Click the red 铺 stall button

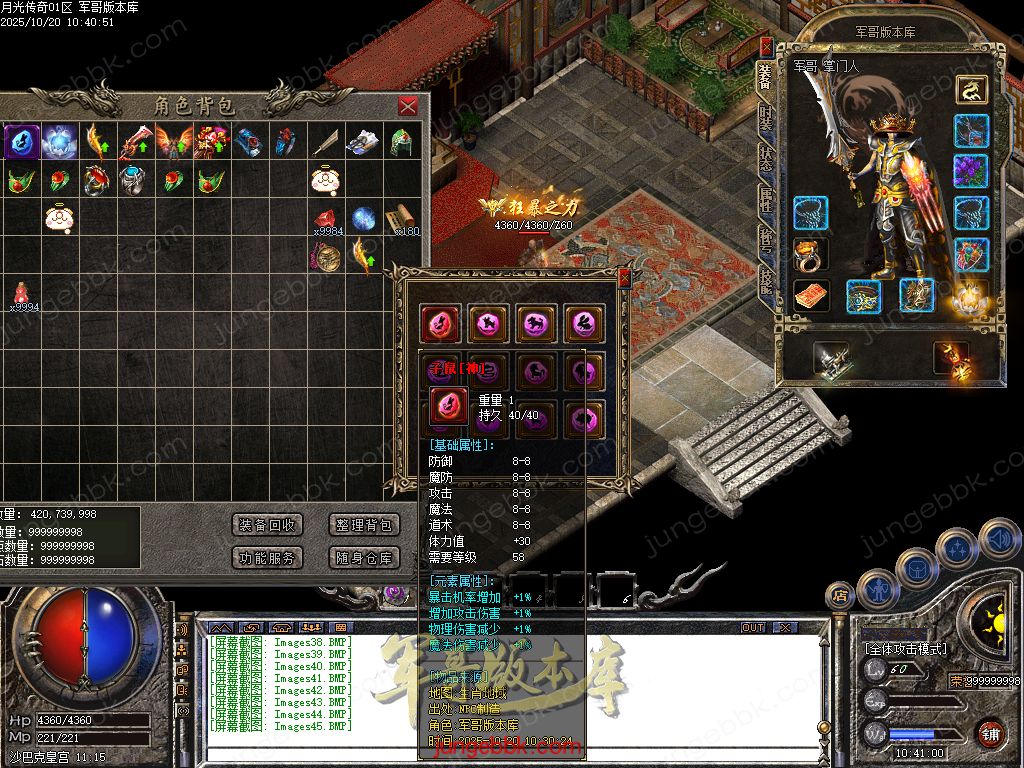pos(990,733)
